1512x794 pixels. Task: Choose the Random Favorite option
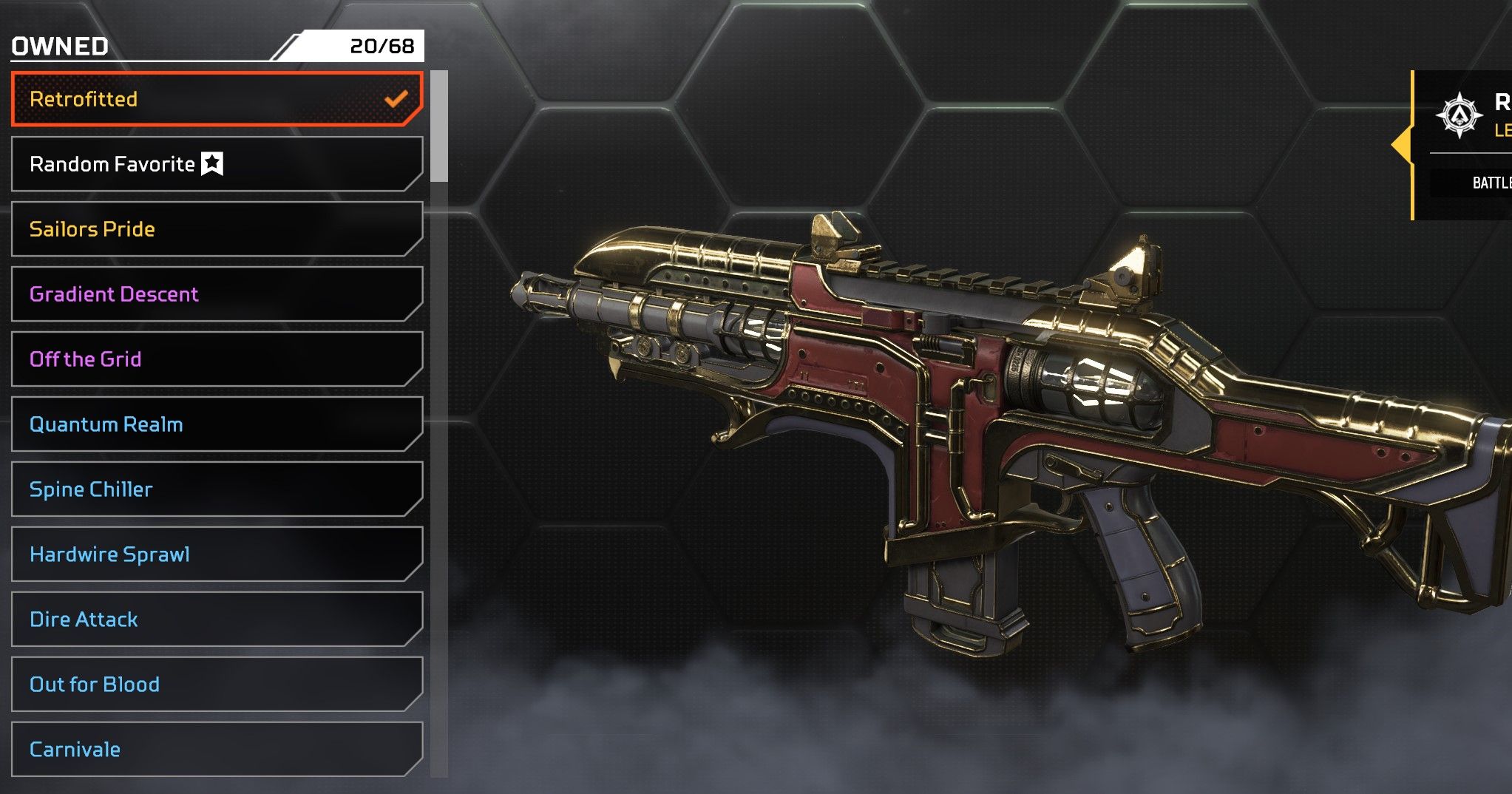(217, 164)
